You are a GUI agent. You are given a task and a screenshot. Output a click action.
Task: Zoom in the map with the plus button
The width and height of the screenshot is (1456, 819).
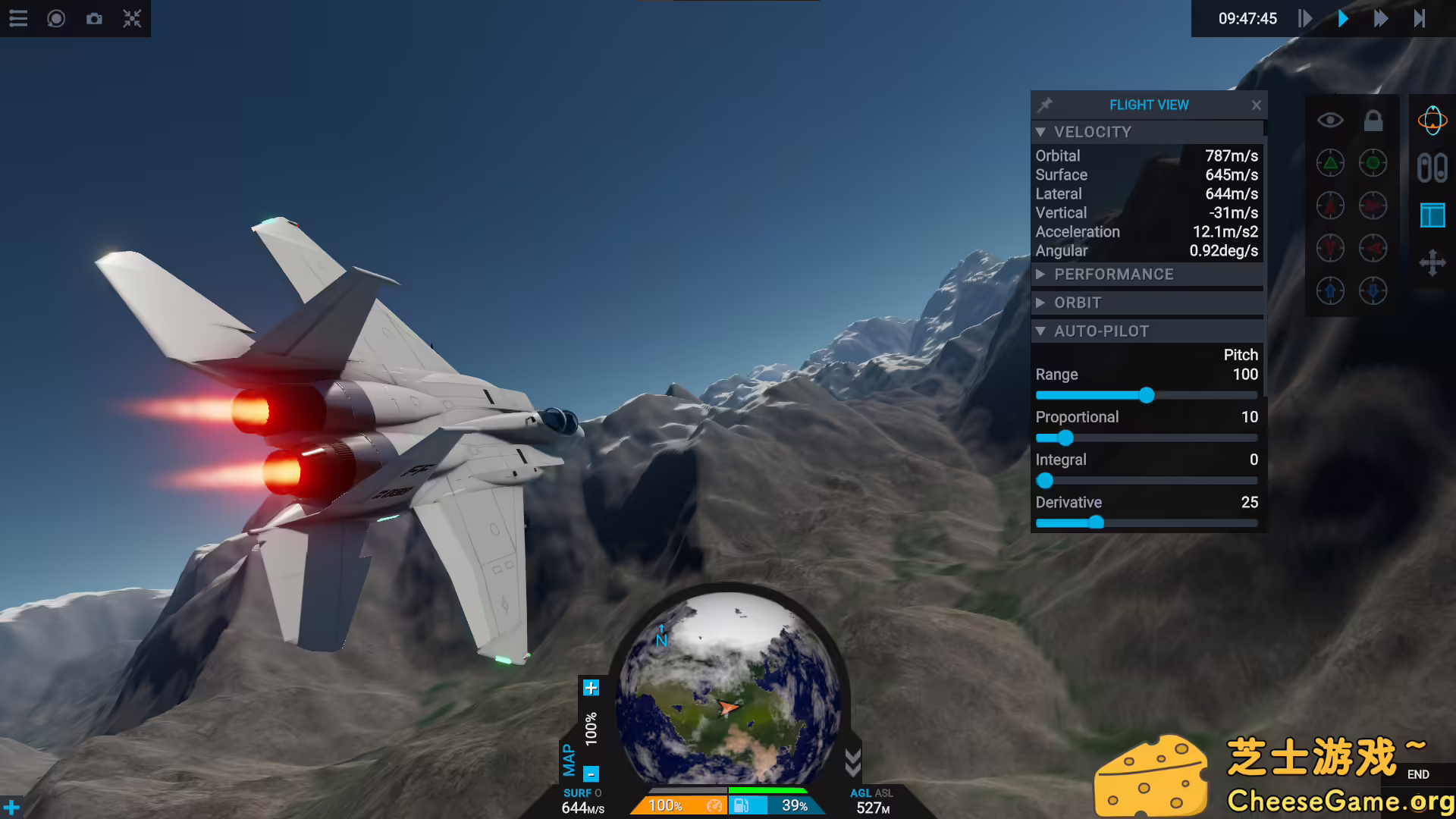591,688
